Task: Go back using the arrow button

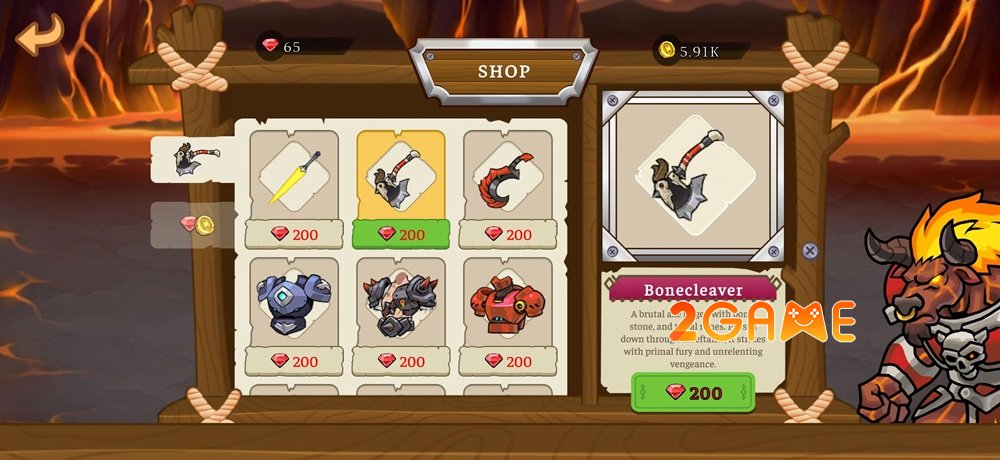Action: (x=39, y=36)
